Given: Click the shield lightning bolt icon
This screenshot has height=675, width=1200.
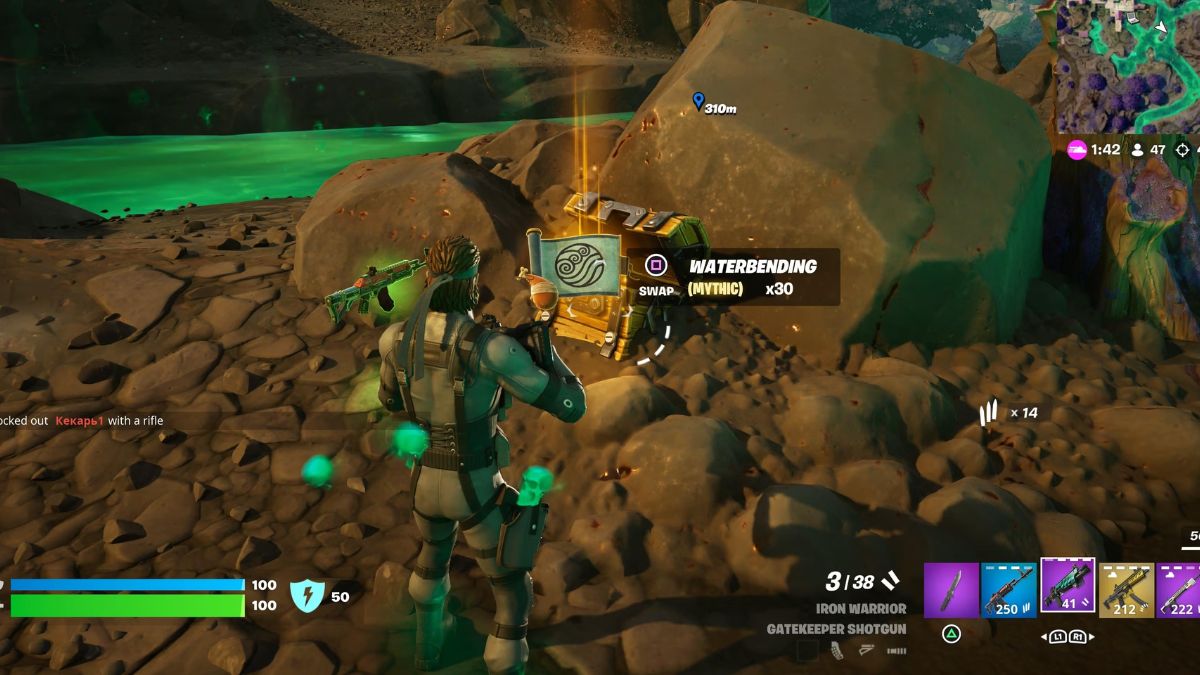Looking at the screenshot, I should pos(306,596).
